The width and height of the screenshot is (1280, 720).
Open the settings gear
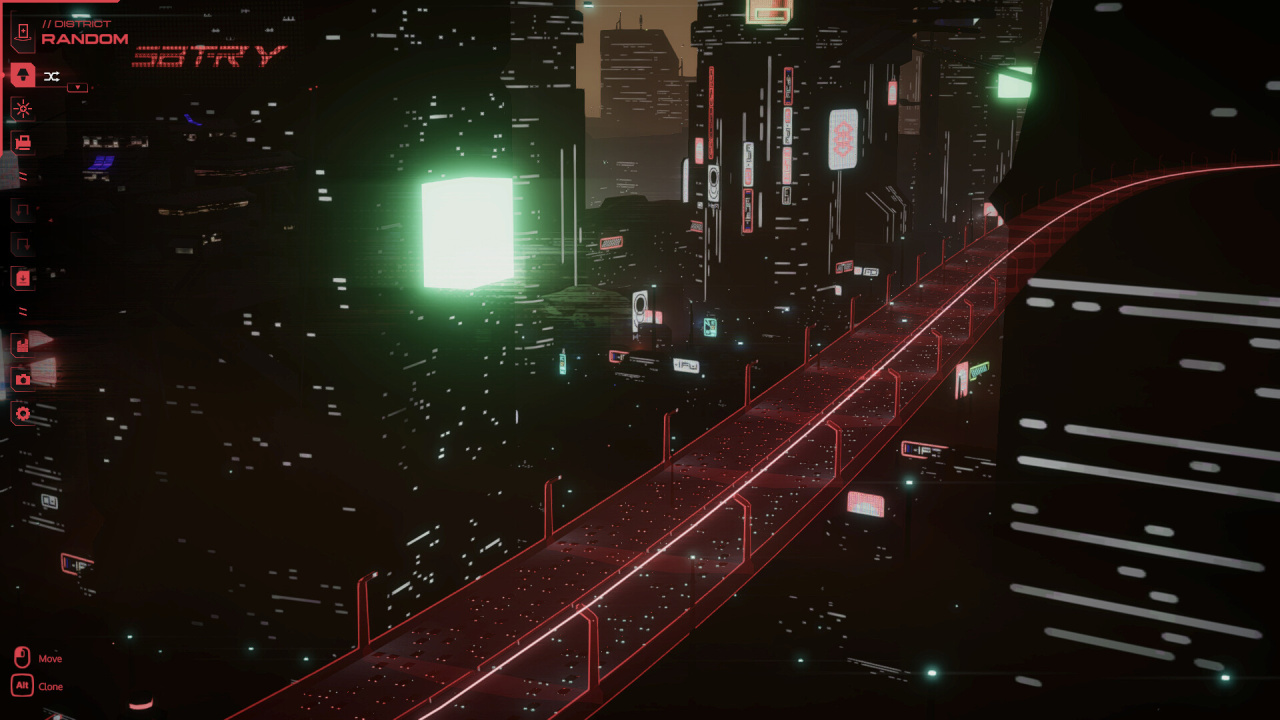[x=22, y=413]
